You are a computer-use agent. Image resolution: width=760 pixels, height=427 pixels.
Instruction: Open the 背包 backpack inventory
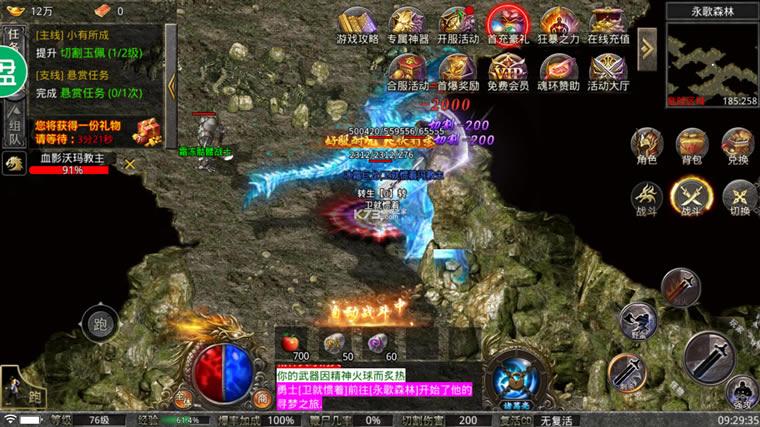click(x=692, y=145)
